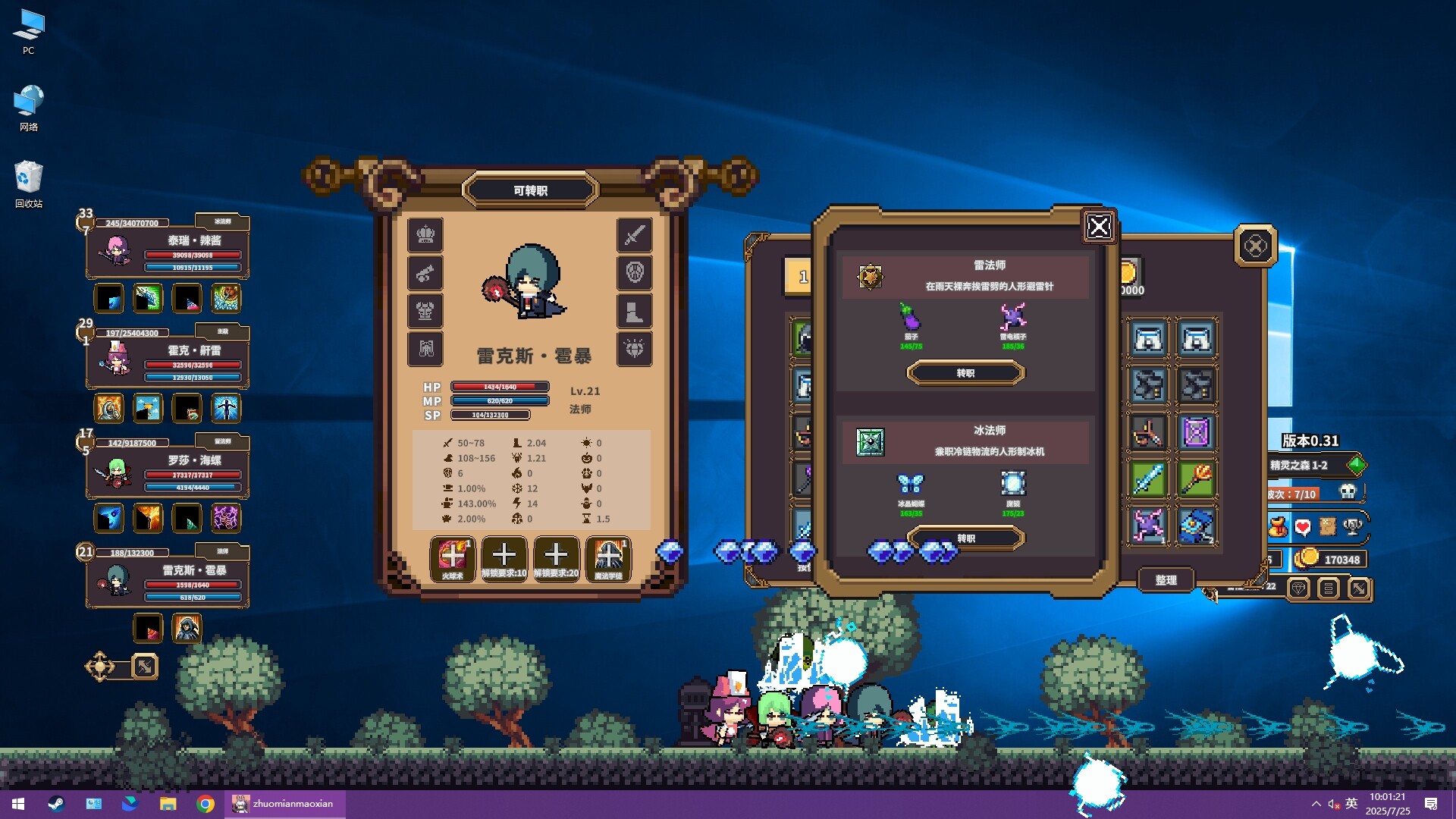The width and height of the screenshot is (1456, 819).
Task: Click 转职 button under 冰法师
Action: click(x=966, y=538)
